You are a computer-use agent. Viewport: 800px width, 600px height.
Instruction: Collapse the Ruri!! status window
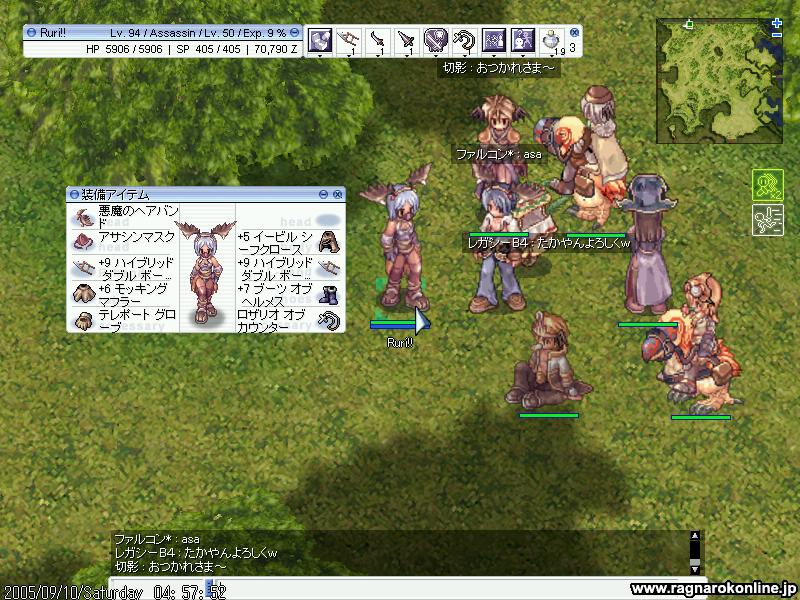(295, 33)
